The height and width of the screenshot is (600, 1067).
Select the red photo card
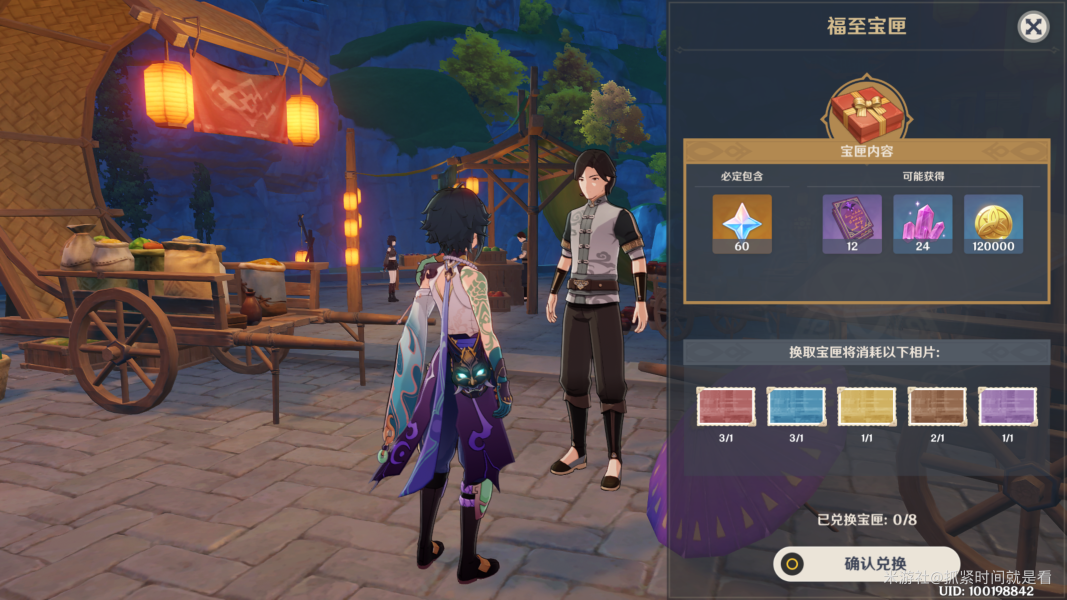pyautogui.click(x=726, y=407)
